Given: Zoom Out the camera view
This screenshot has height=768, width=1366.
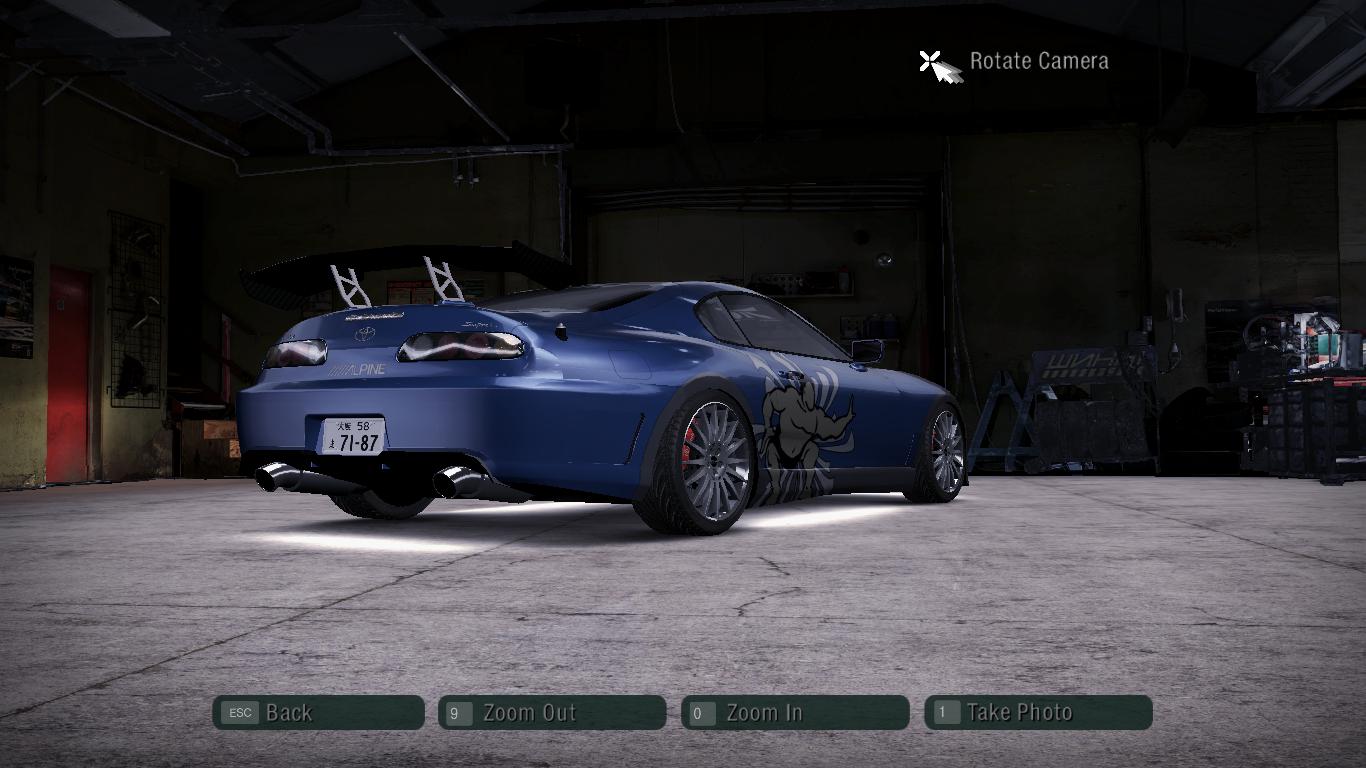Looking at the screenshot, I should 552,713.
